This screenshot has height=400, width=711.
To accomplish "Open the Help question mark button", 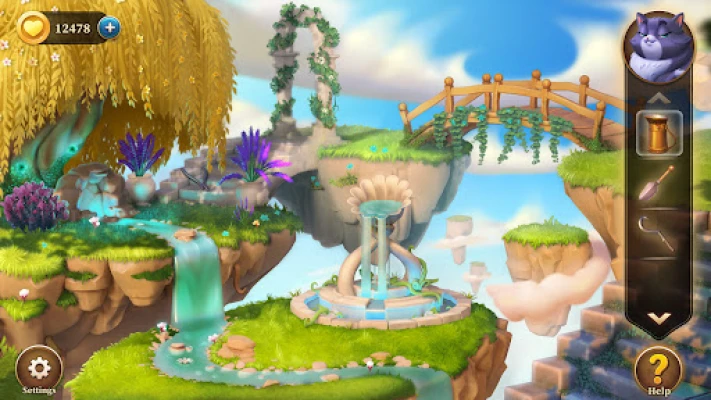I will click(x=658, y=368).
